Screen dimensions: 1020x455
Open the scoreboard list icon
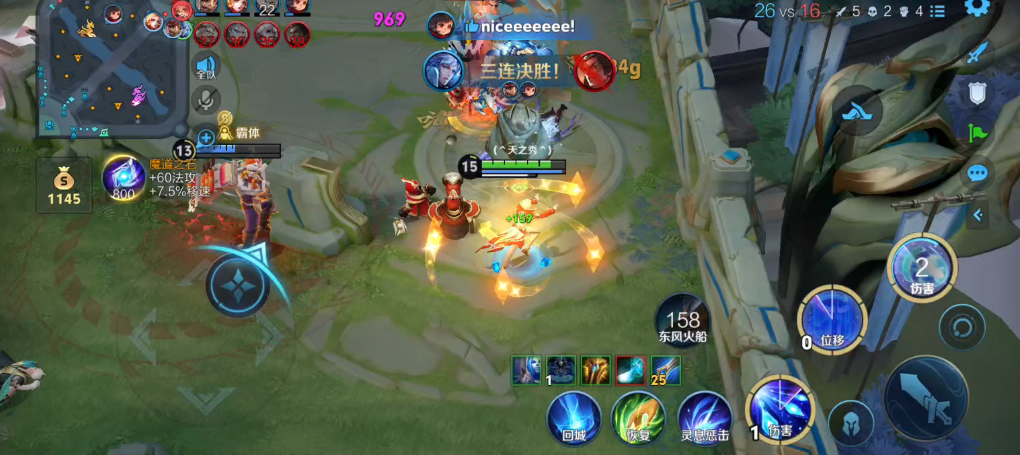pos(937,11)
